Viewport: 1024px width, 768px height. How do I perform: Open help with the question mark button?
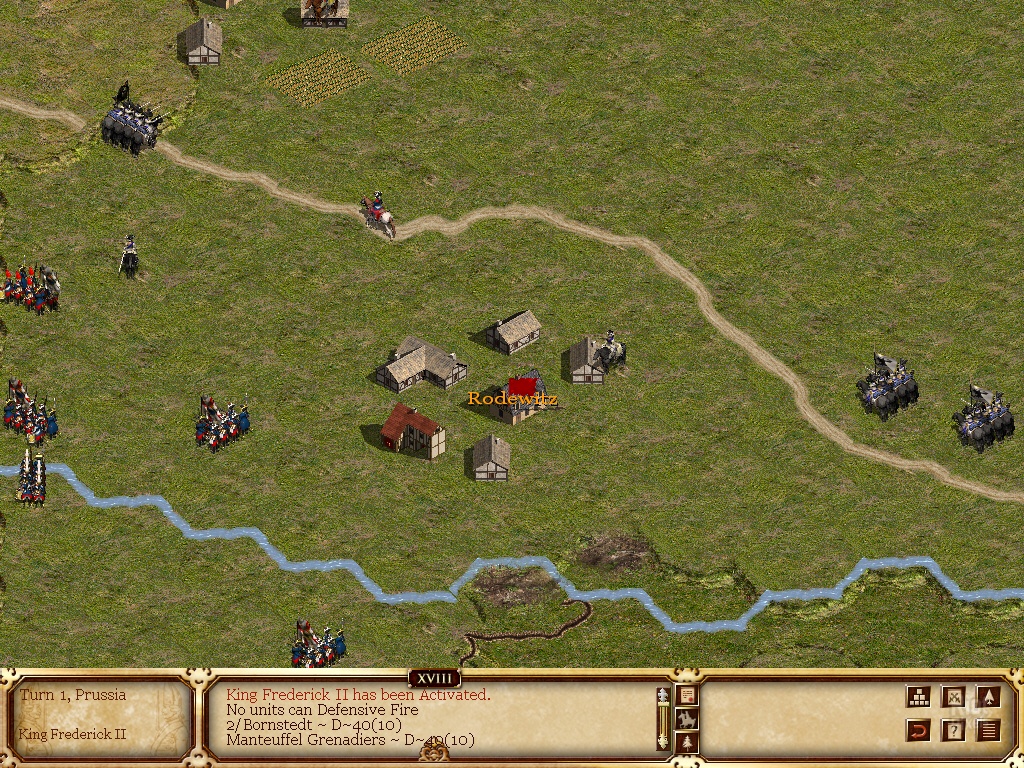(x=954, y=731)
